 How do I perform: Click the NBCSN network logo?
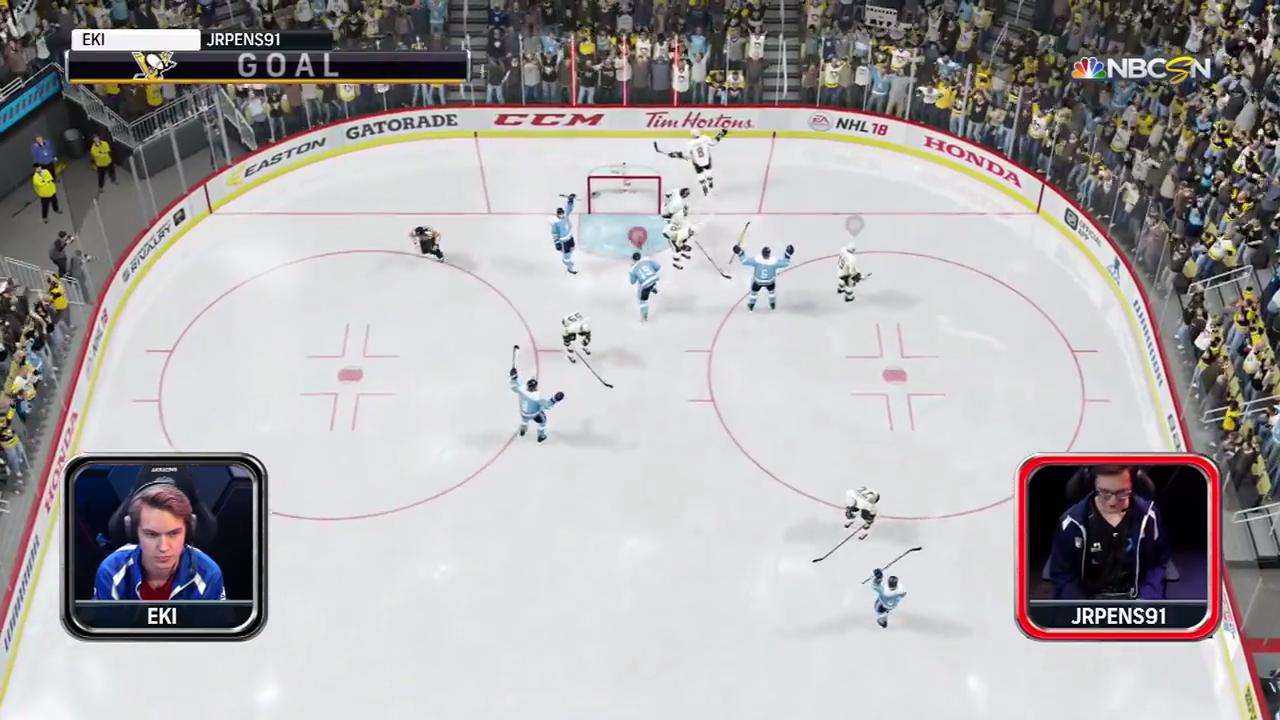point(1141,68)
